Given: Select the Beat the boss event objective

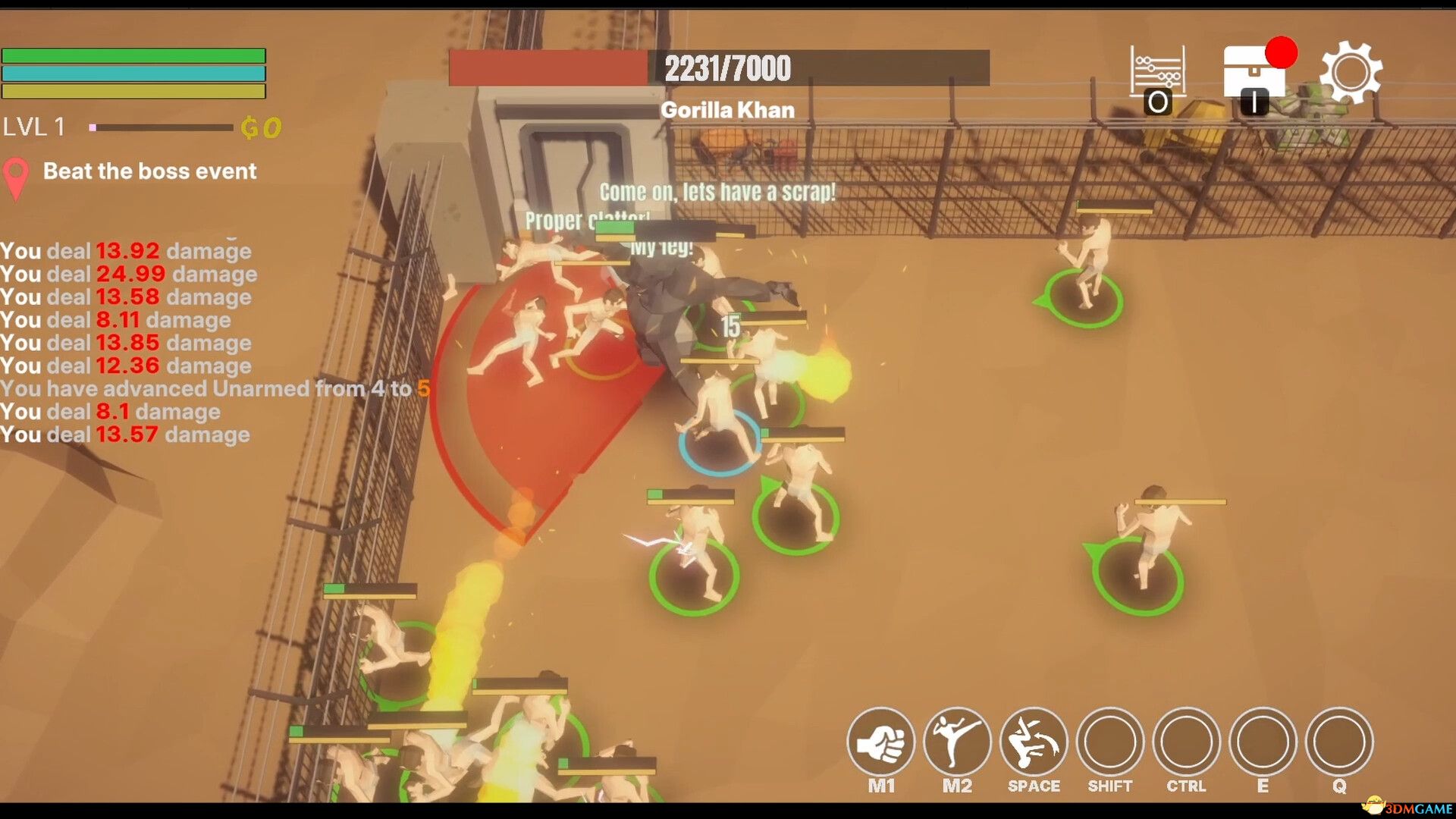Looking at the screenshot, I should pos(149,171).
